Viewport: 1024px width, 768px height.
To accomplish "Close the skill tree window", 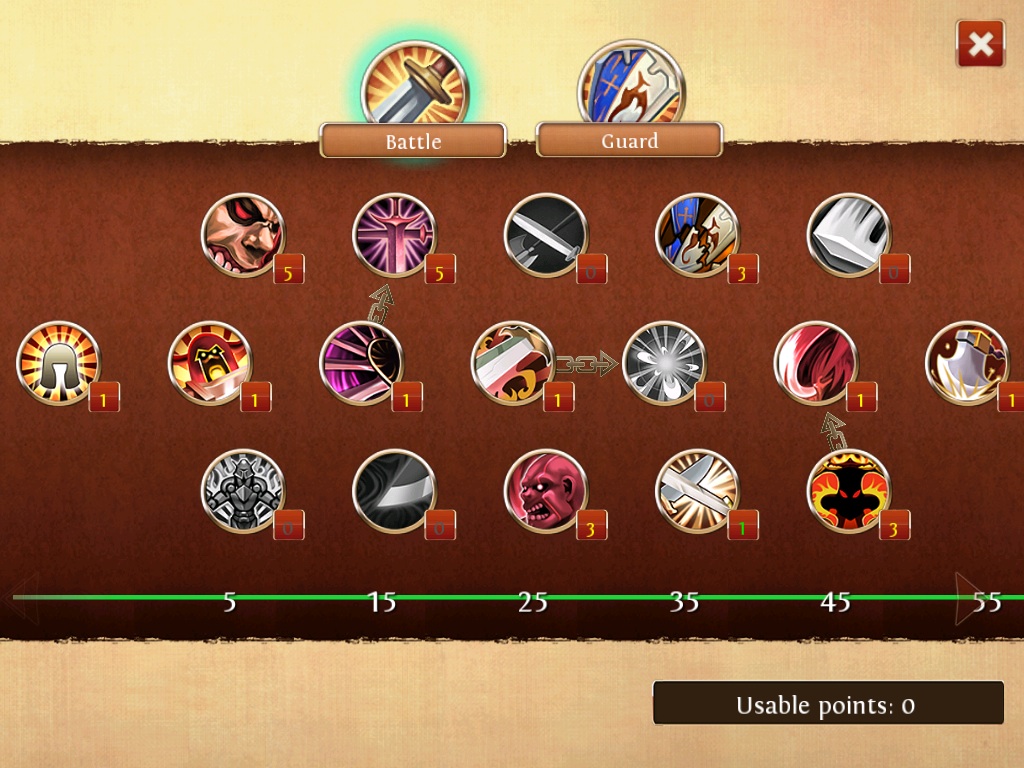I will [980, 44].
